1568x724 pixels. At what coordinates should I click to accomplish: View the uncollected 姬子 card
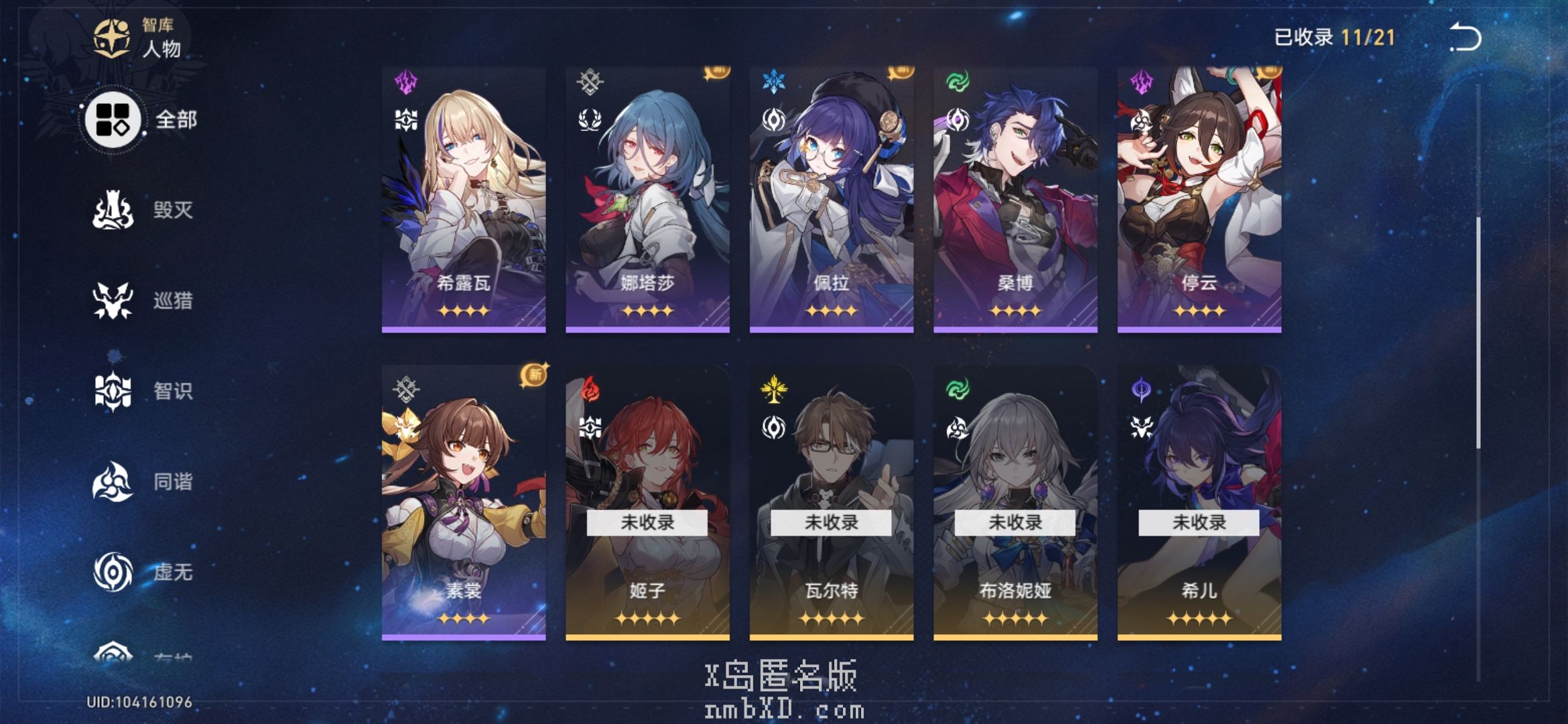[x=647, y=503]
